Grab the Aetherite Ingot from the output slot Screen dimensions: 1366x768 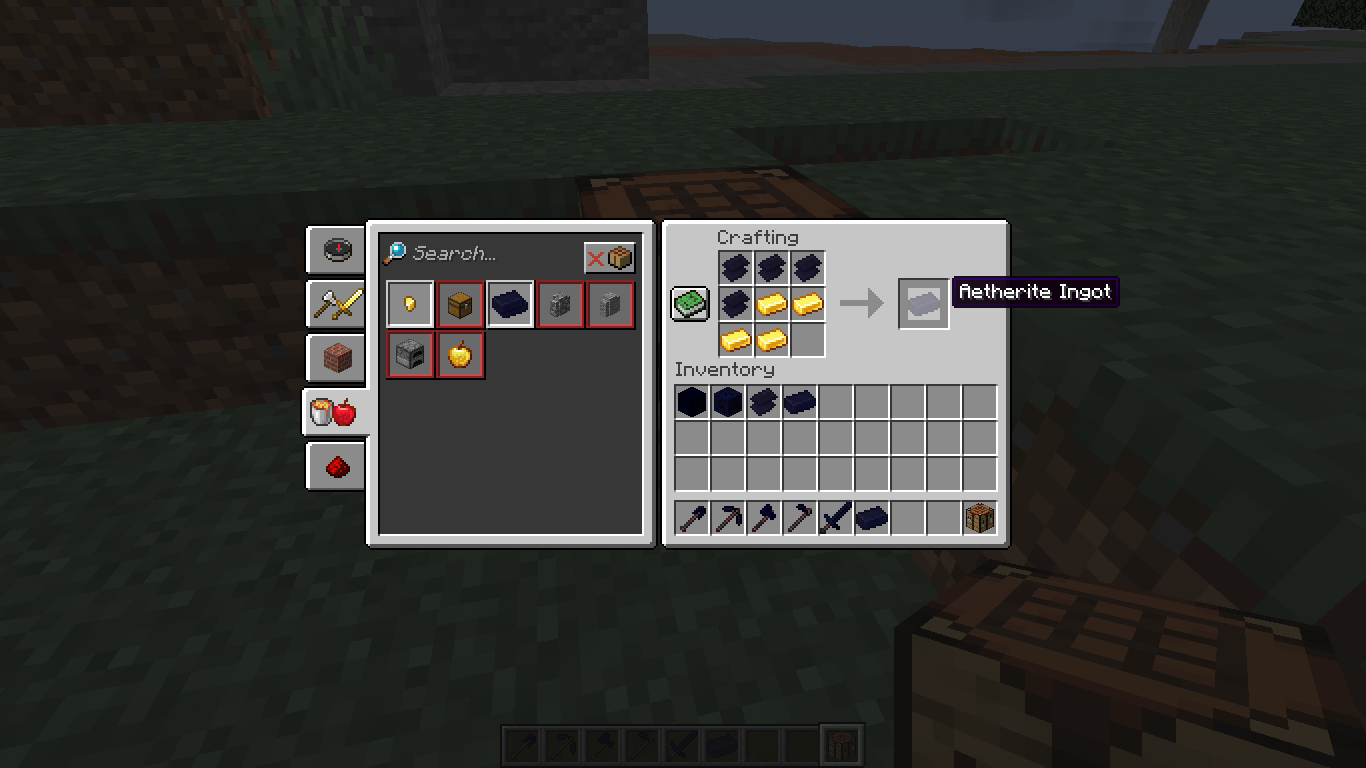coord(921,303)
